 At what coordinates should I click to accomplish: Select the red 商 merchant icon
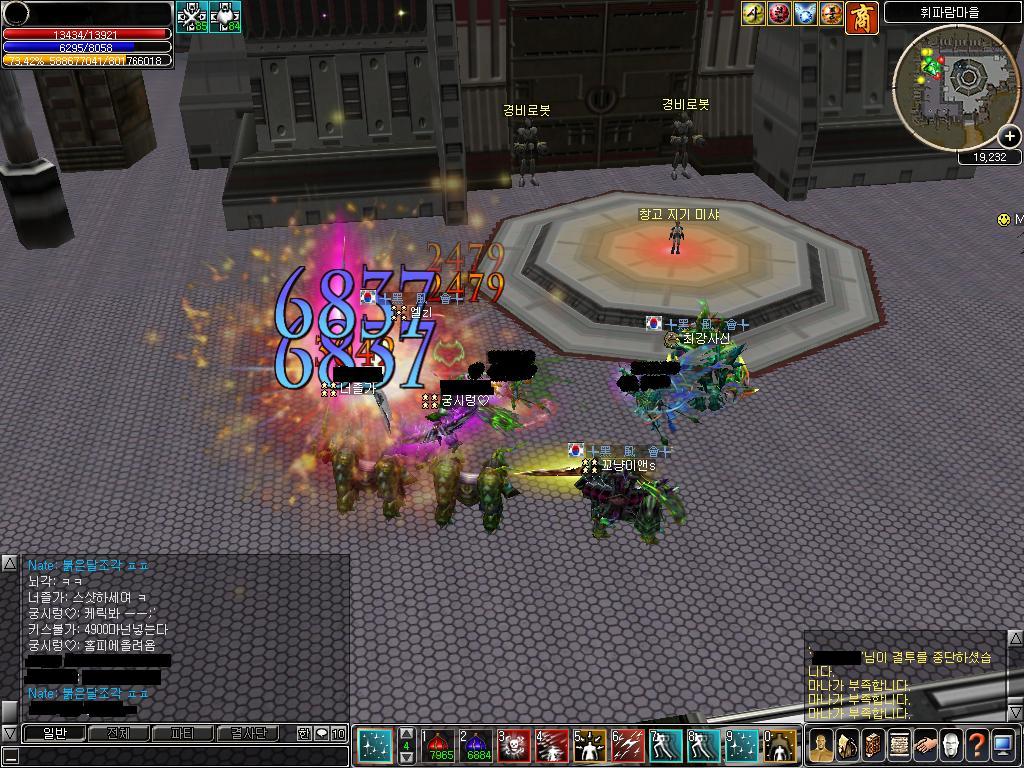(862, 17)
